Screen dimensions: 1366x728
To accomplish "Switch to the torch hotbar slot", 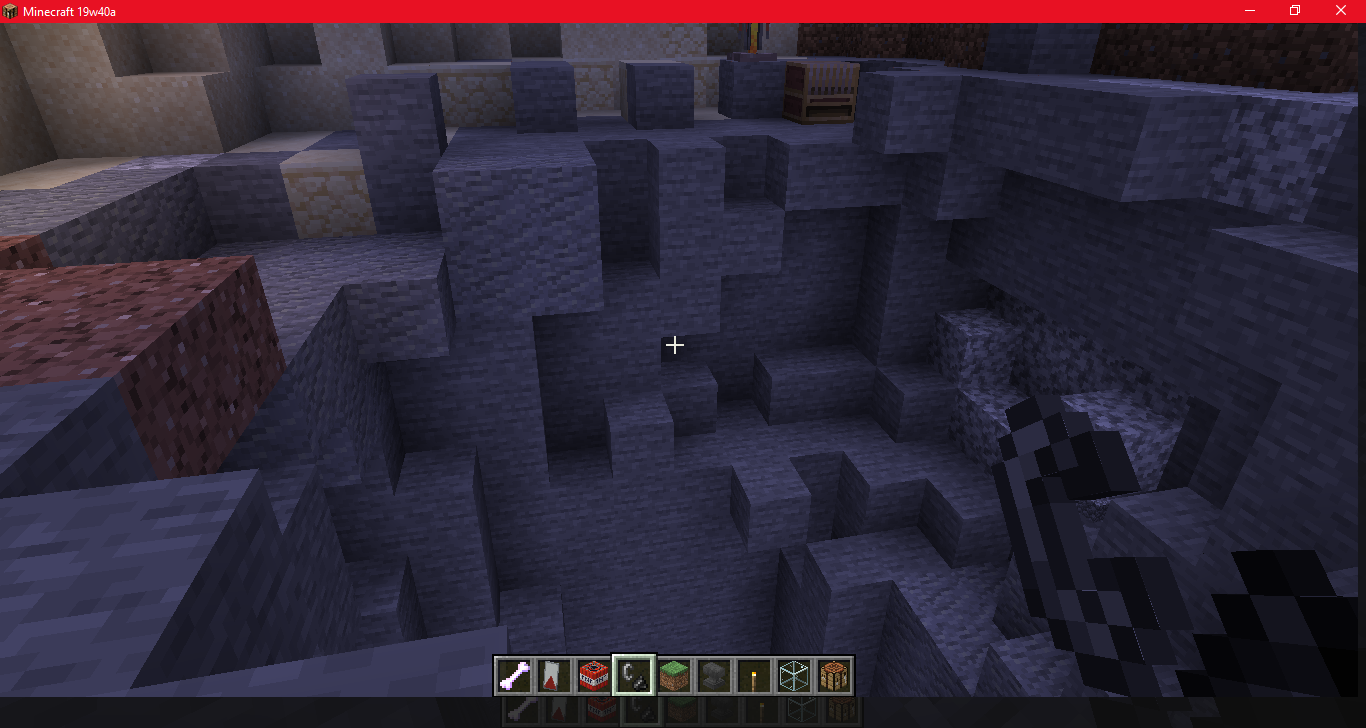I will [x=754, y=676].
